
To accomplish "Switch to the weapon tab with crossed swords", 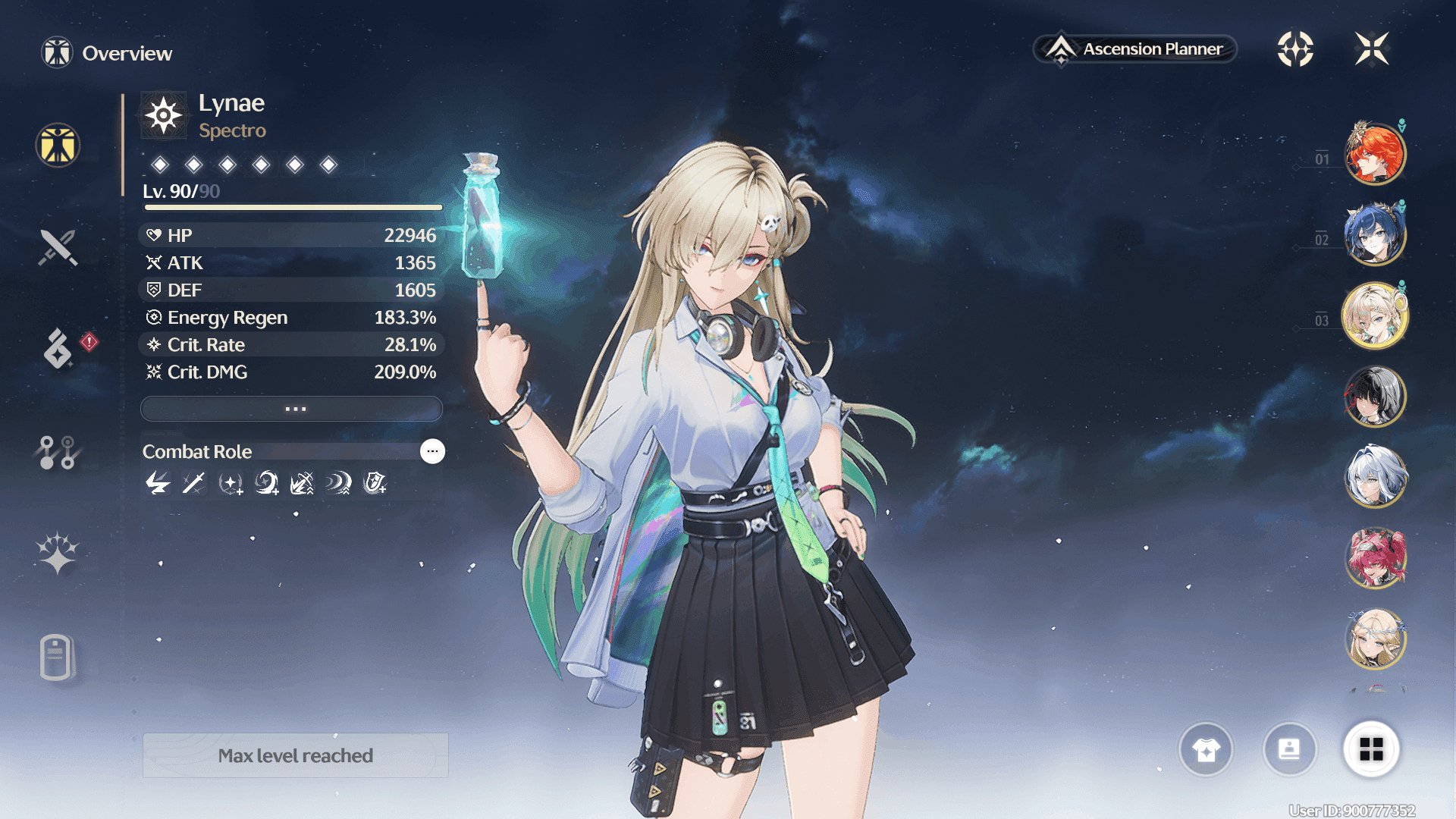I will click(58, 247).
